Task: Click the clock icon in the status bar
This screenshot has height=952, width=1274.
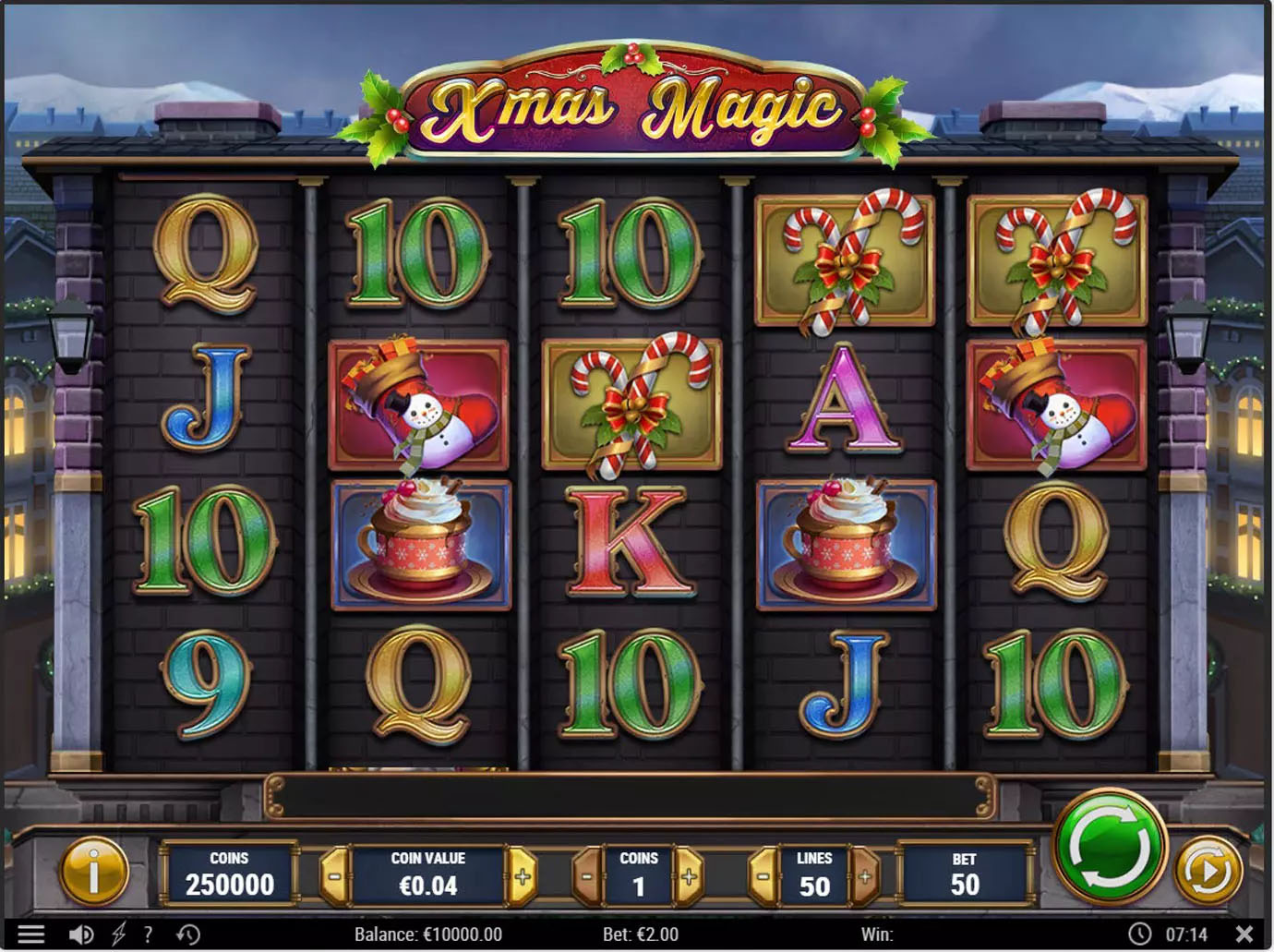Action: 1138,934
